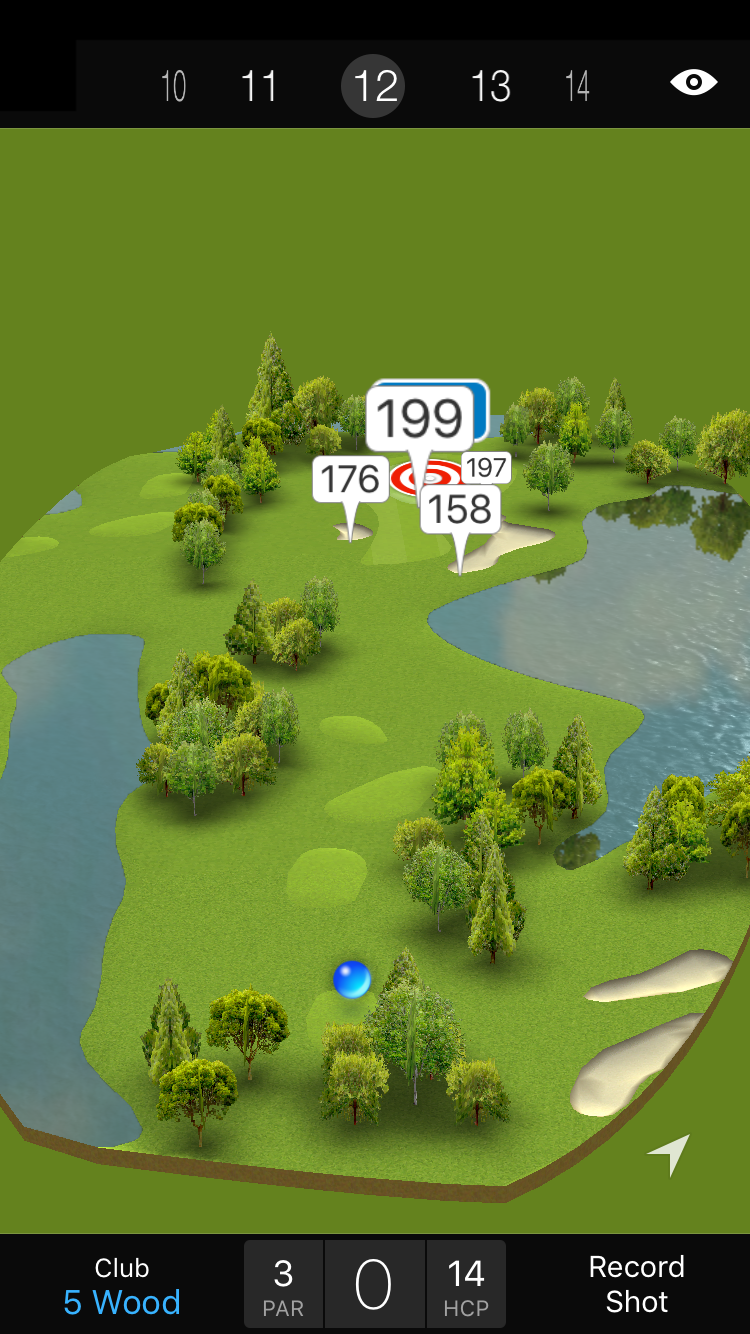Viewport: 750px width, 1334px height.
Task: Tap the 176 yard bunker marker
Action: pyautogui.click(x=350, y=480)
